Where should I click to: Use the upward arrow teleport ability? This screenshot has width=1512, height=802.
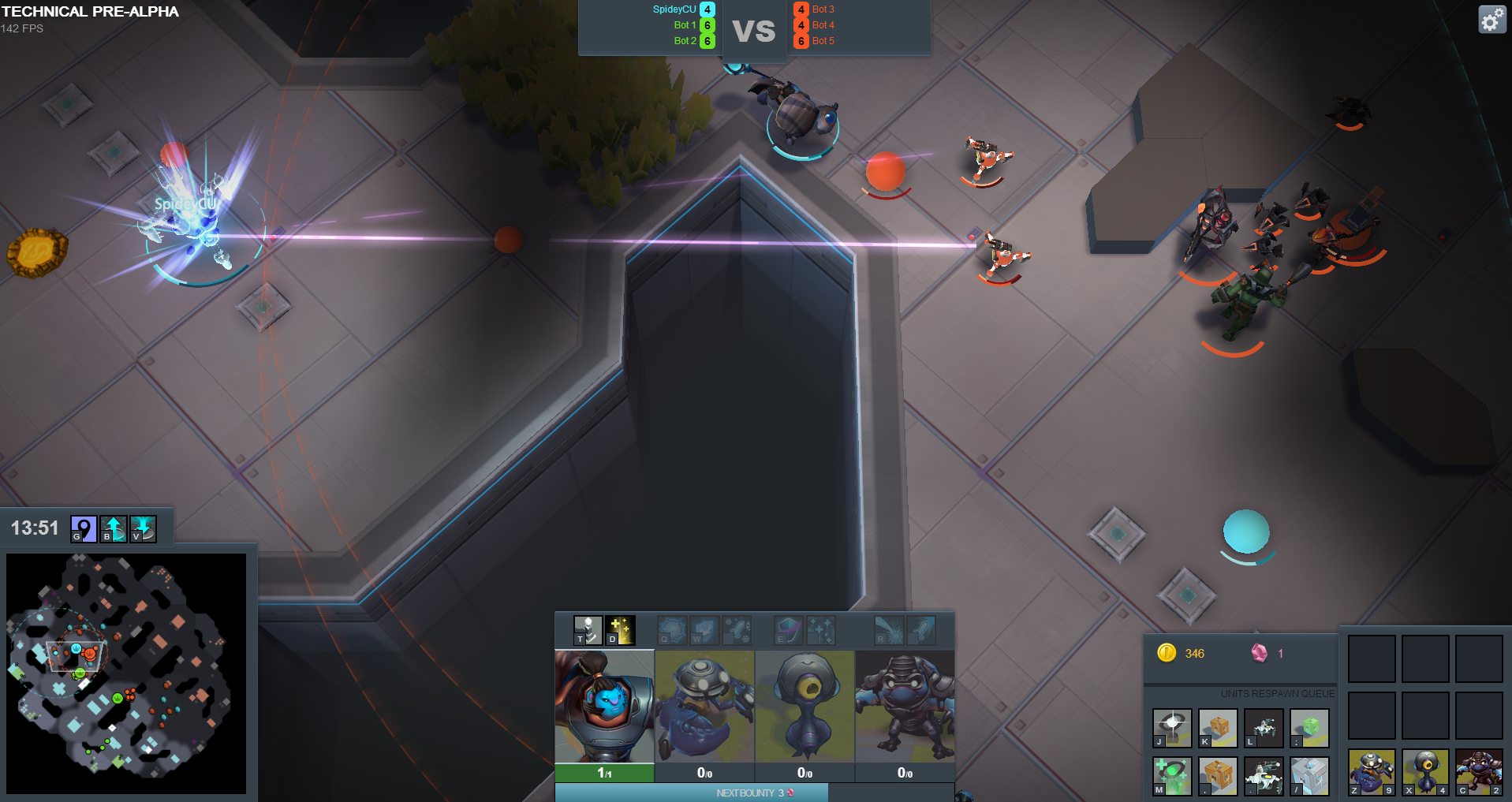114,528
